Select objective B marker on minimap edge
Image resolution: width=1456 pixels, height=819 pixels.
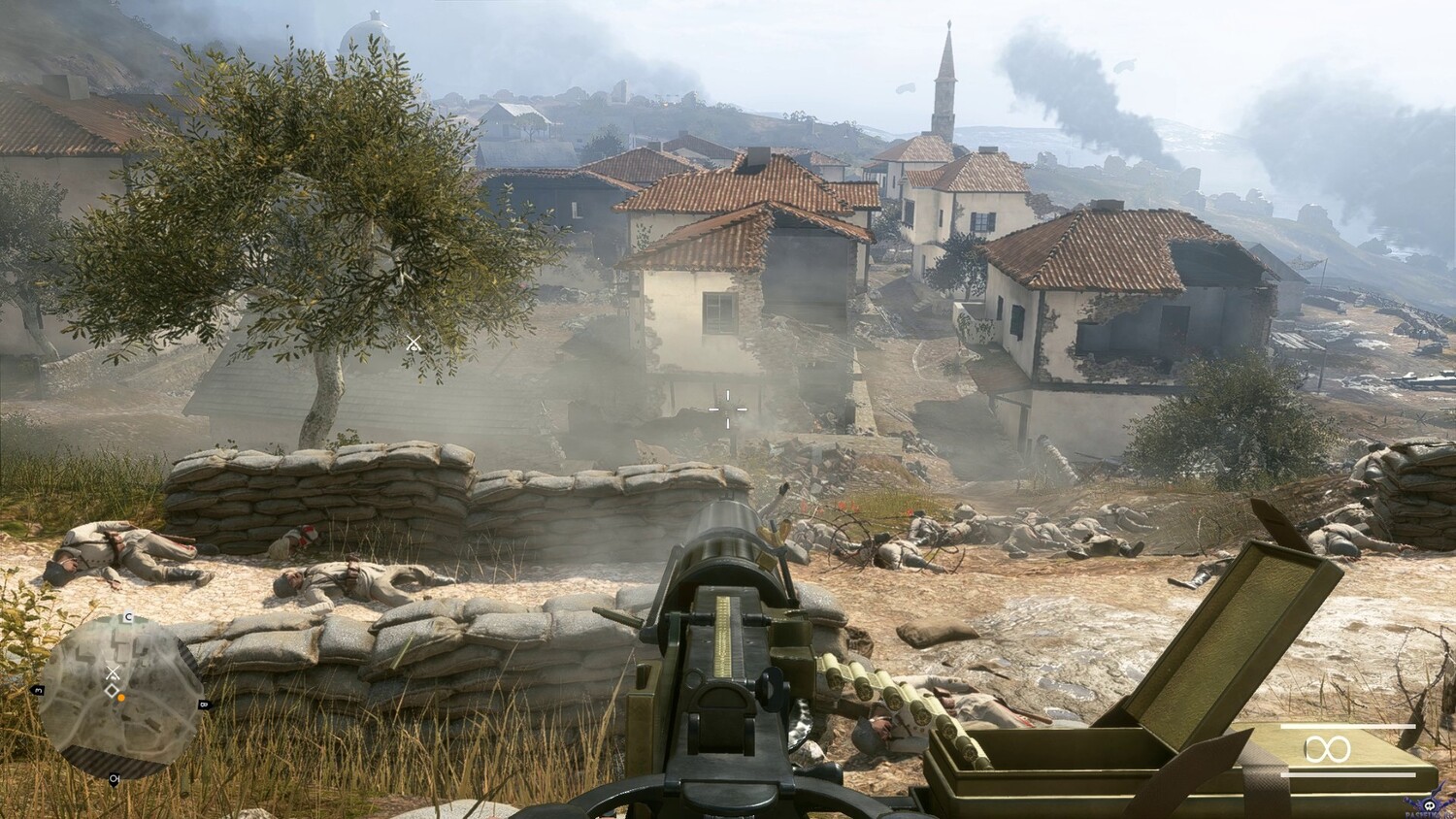point(203,704)
